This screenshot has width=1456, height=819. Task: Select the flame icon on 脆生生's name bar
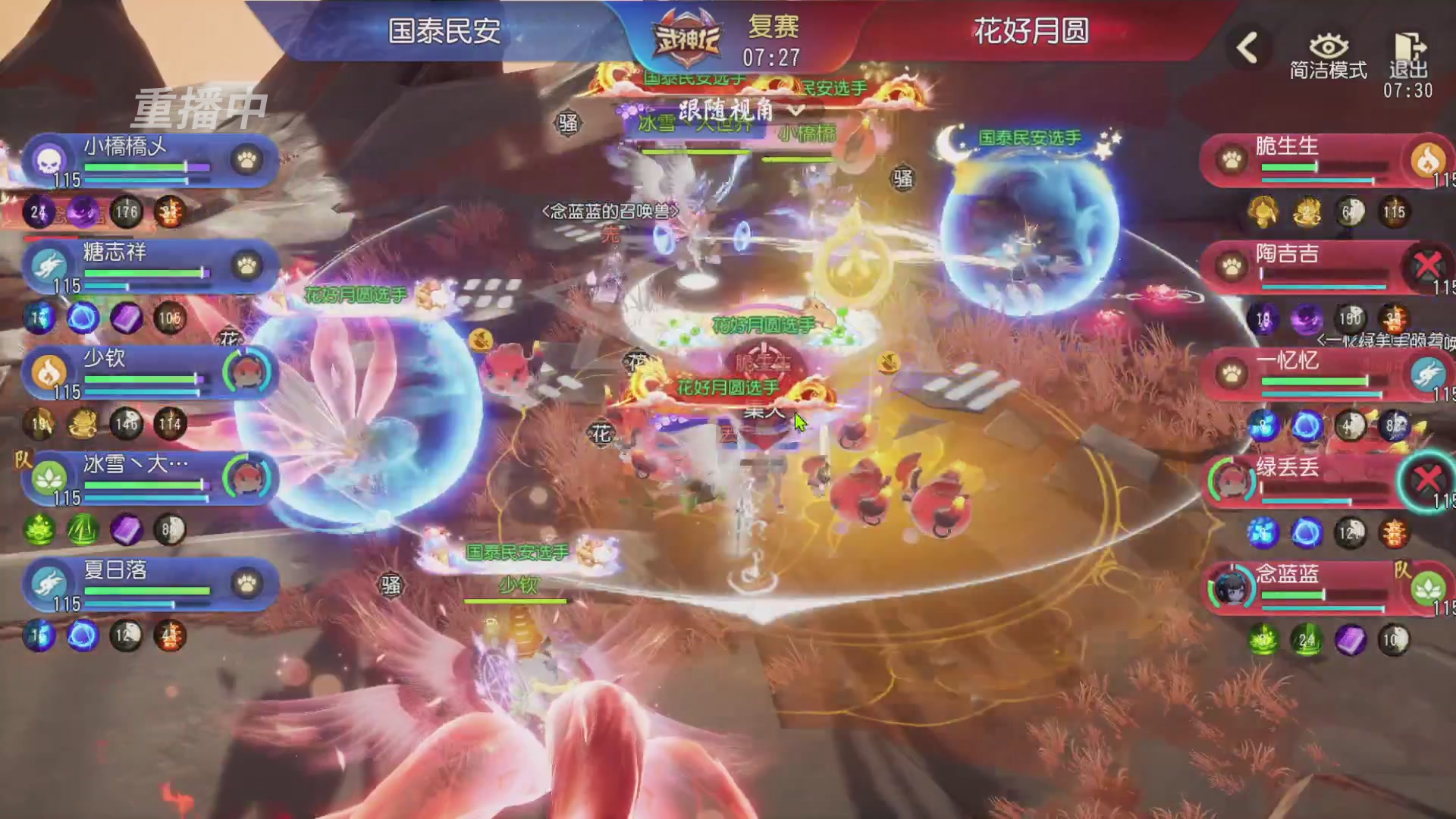(x=1429, y=161)
